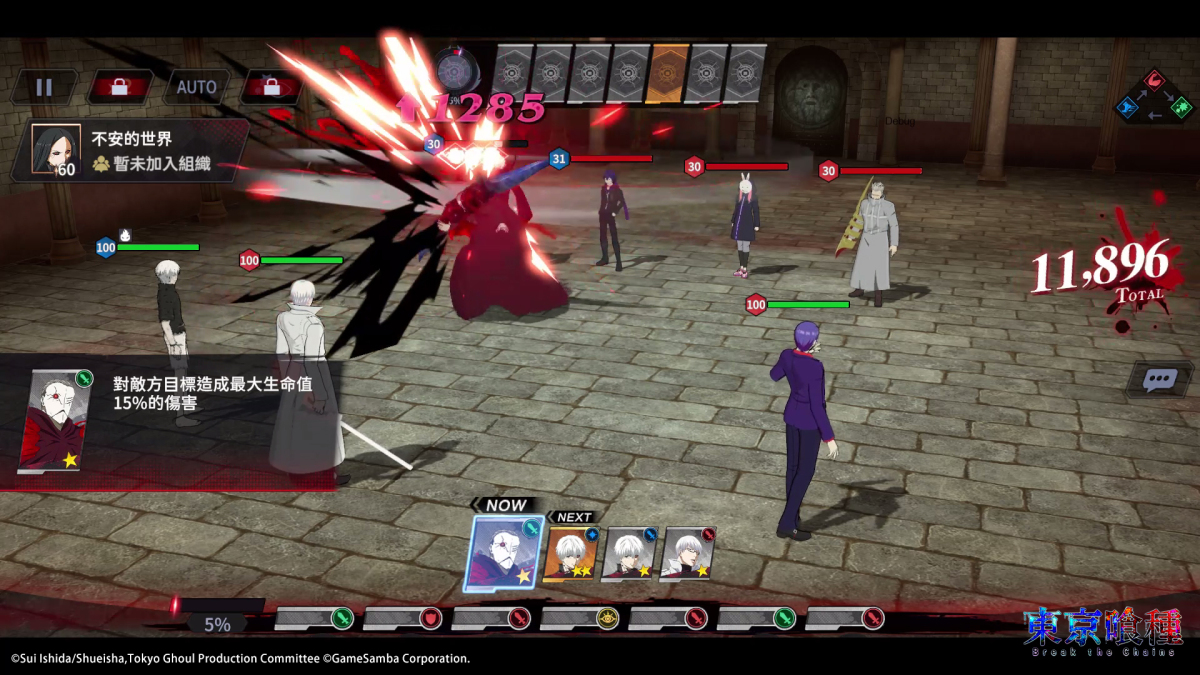Screen dimensions: 1200x675
Task: Select the orange card in the top row
Action: pos(668,73)
